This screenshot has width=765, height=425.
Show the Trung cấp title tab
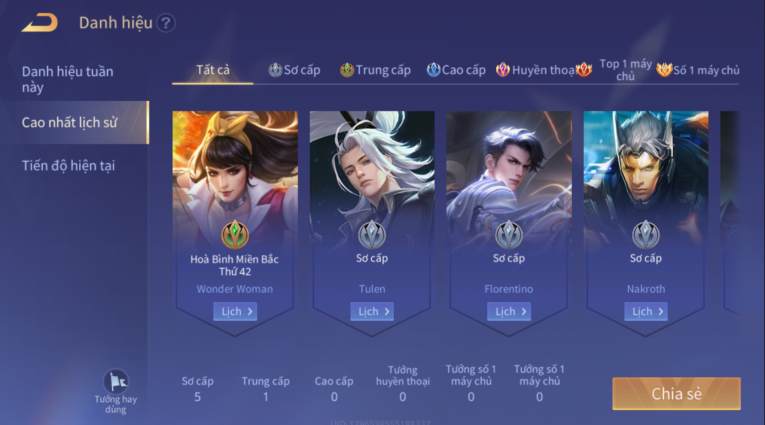coord(375,70)
